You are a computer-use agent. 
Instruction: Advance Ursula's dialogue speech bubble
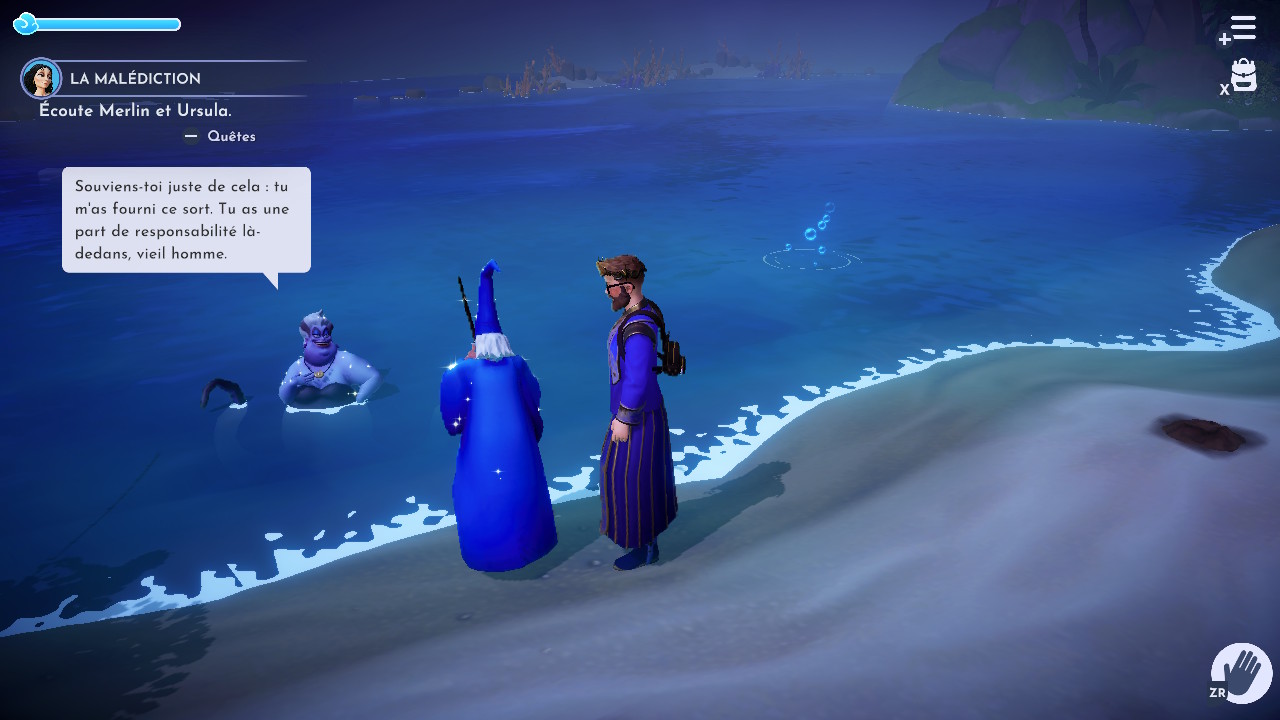(186, 220)
